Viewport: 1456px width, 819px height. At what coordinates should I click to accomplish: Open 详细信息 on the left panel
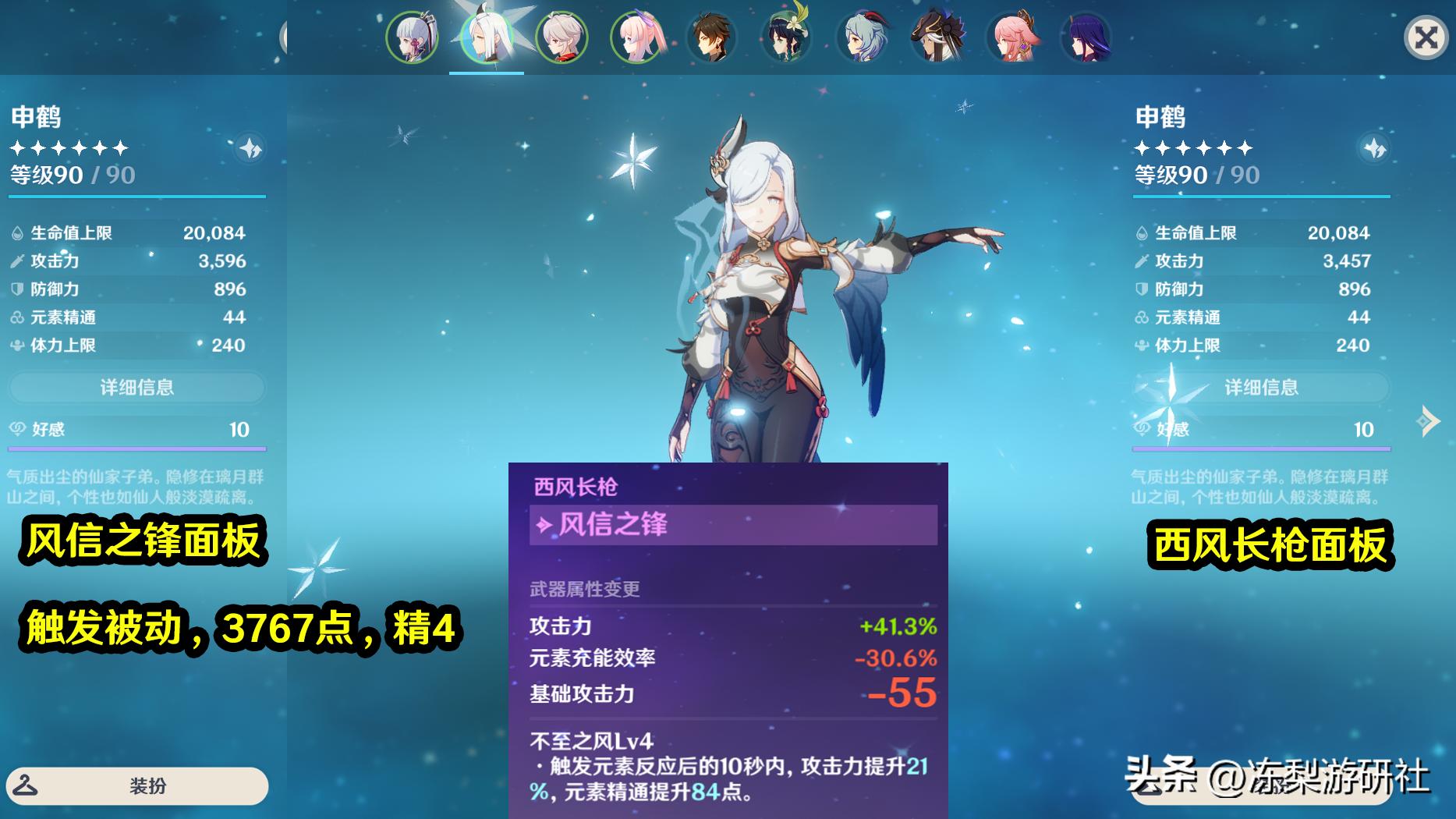(x=136, y=387)
